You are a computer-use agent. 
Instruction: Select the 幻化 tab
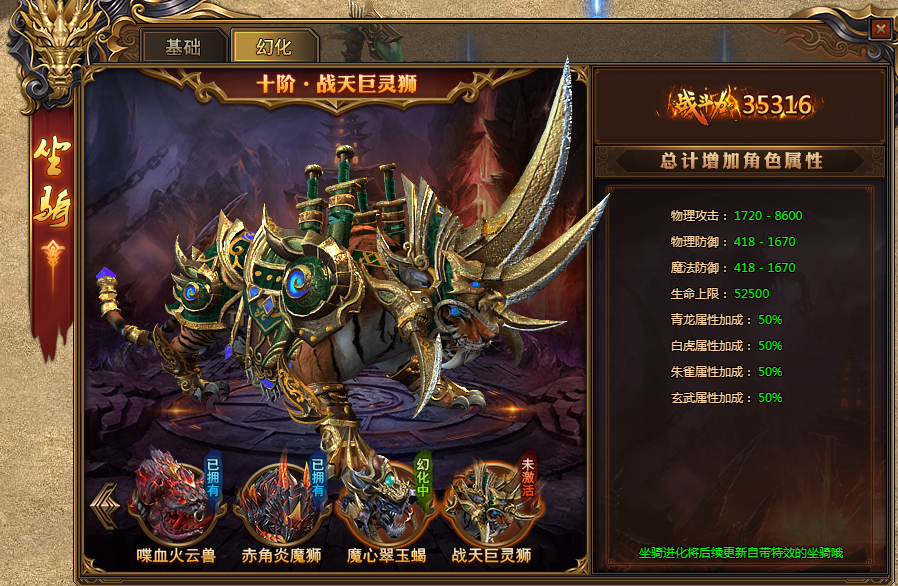tap(273, 48)
